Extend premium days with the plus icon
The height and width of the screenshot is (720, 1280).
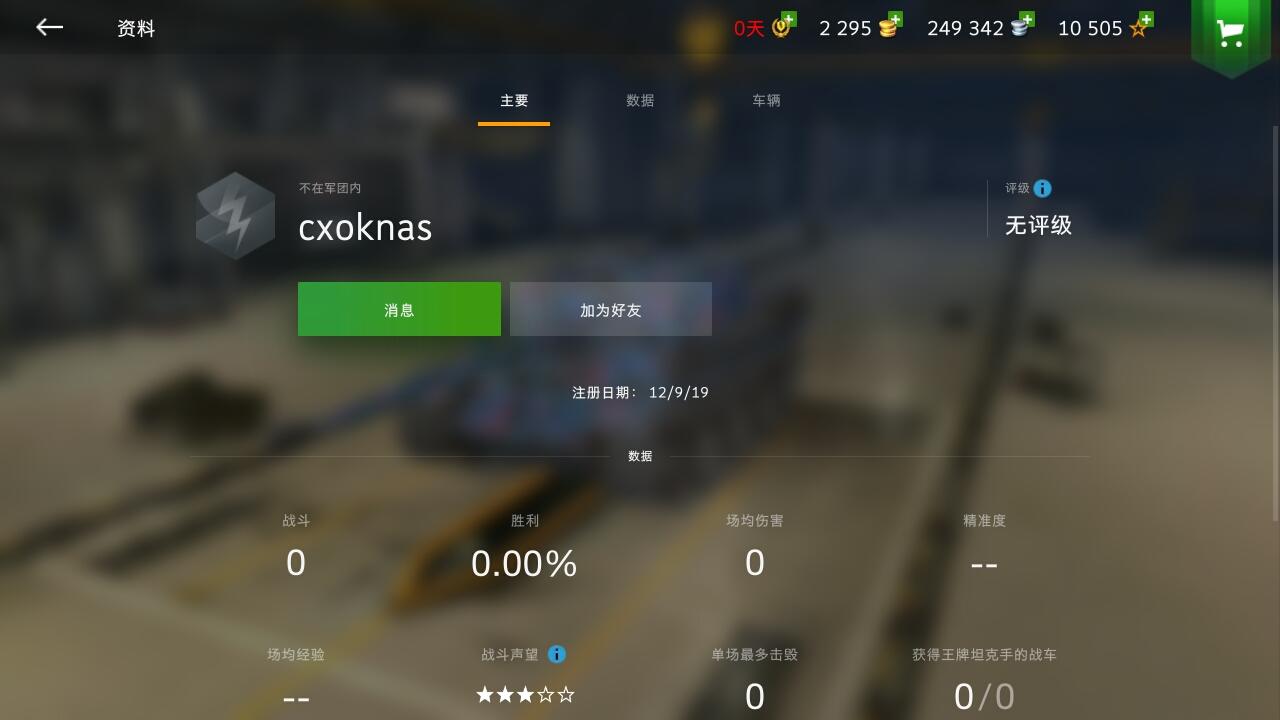[790, 18]
